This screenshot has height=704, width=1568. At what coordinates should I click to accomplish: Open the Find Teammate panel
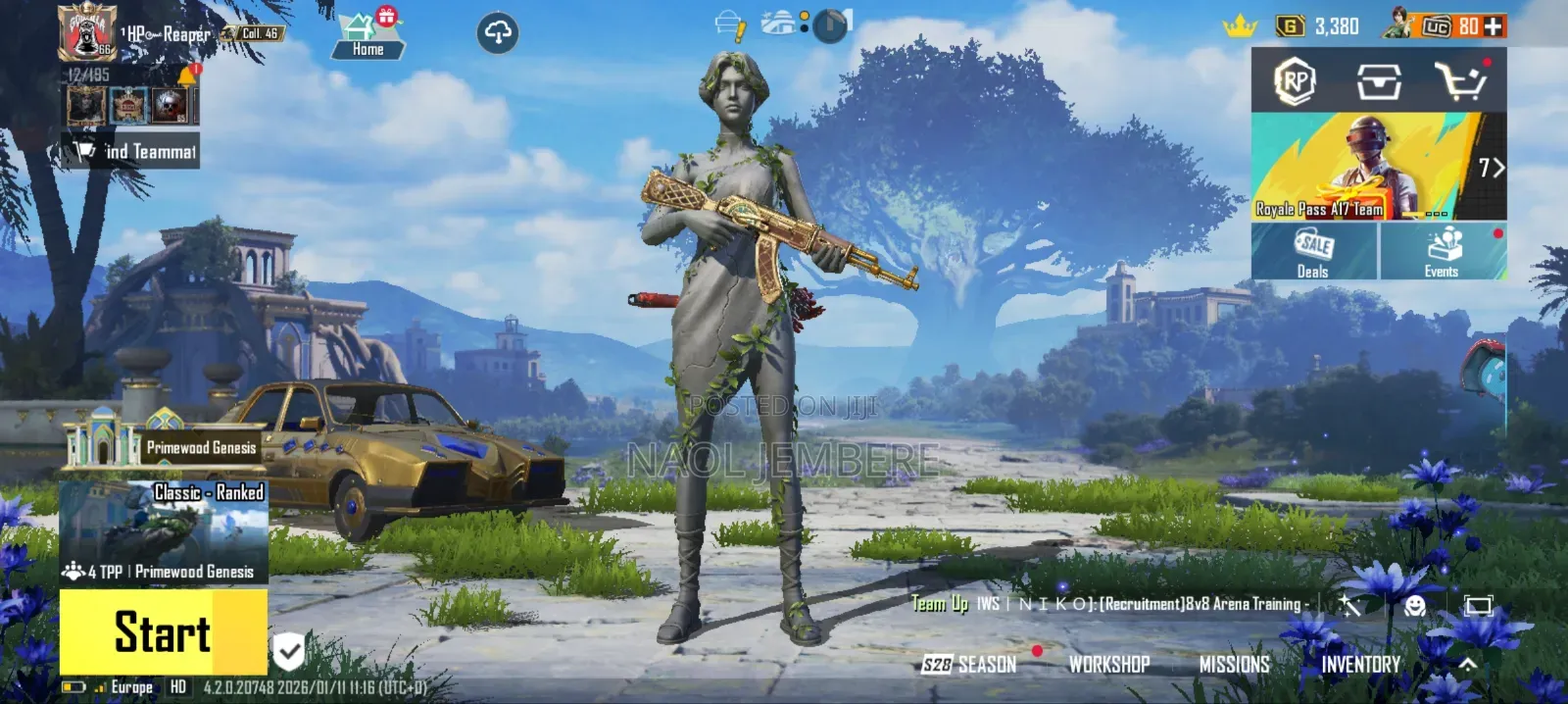(132, 151)
